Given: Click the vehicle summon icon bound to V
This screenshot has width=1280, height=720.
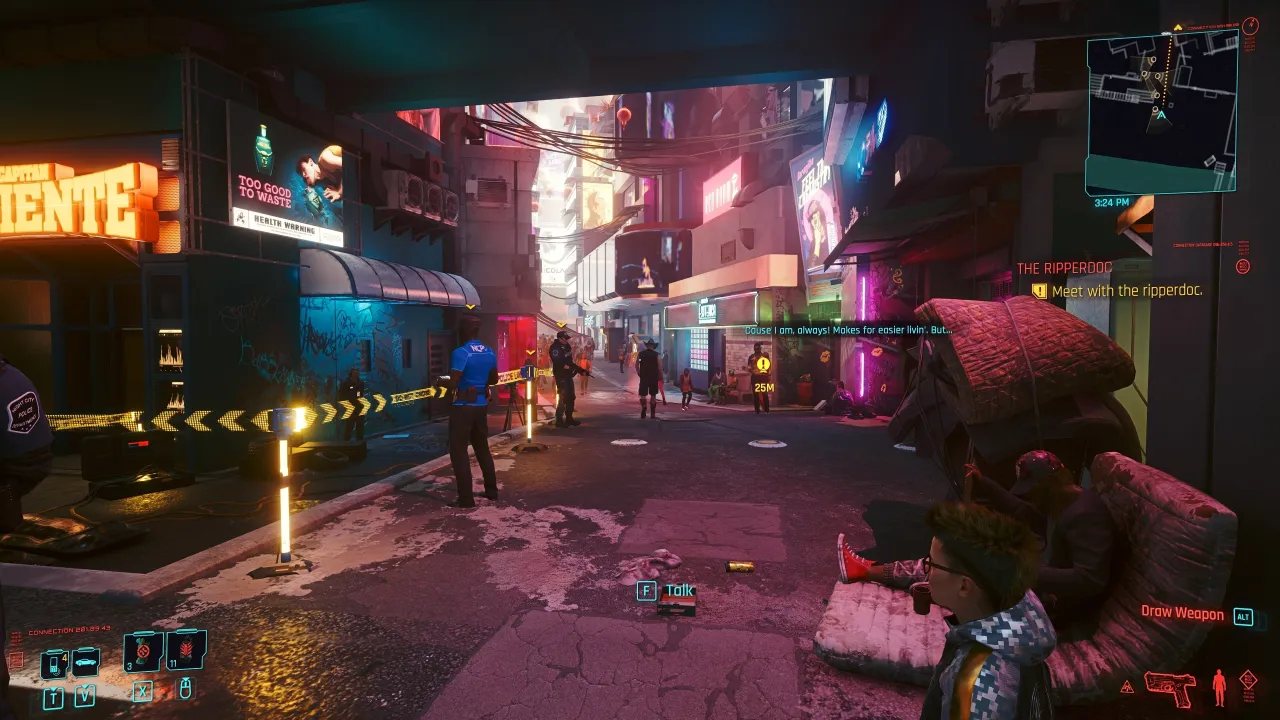Looking at the screenshot, I should [x=85, y=662].
